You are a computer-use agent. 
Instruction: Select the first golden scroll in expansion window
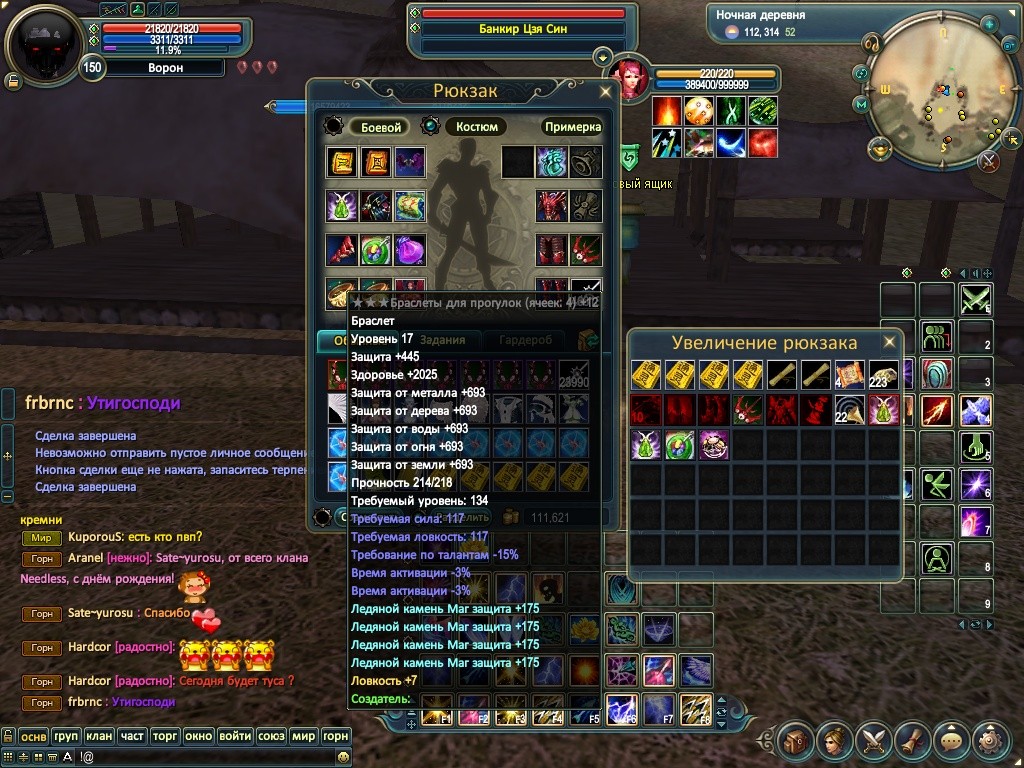pyautogui.click(x=646, y=375)
